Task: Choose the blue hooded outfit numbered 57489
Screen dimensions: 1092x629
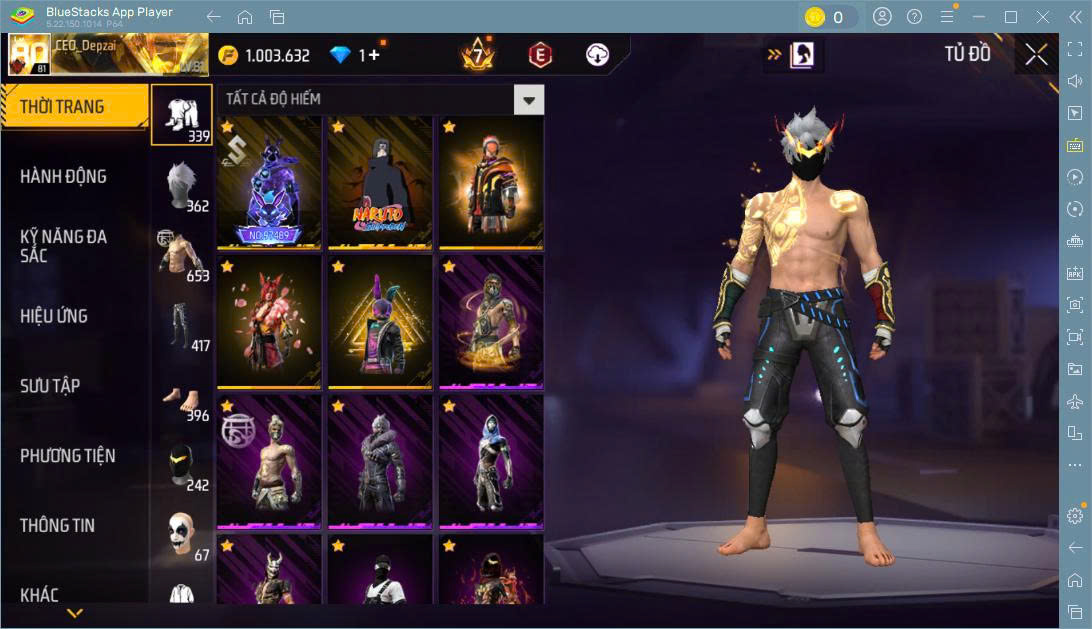Action: (269, 181)
